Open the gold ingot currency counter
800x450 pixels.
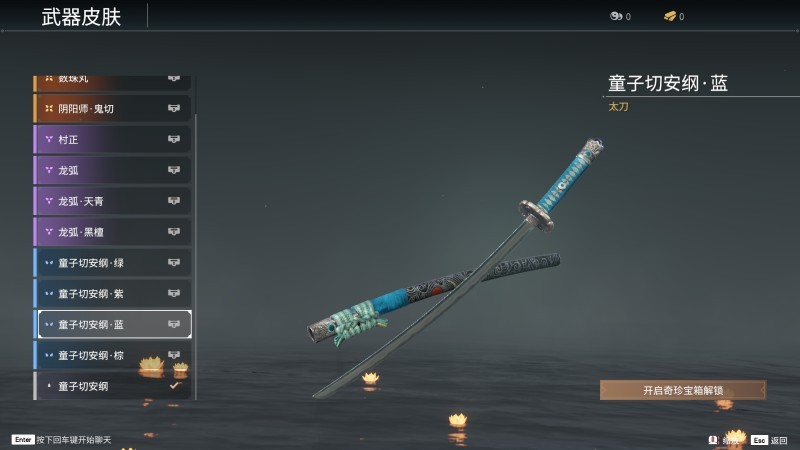point(674,16)
